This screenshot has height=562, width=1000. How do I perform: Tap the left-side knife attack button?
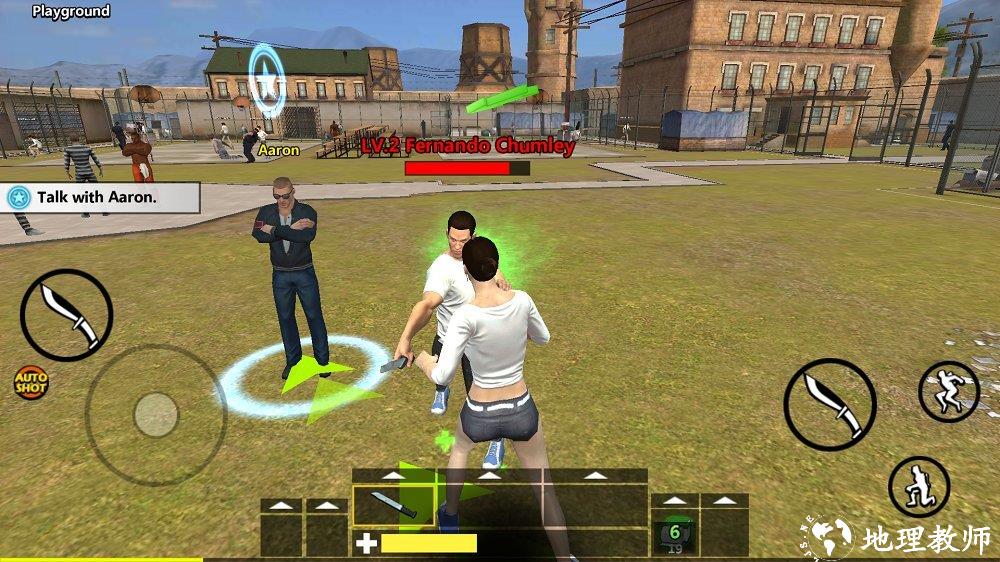tap(66, 315)
